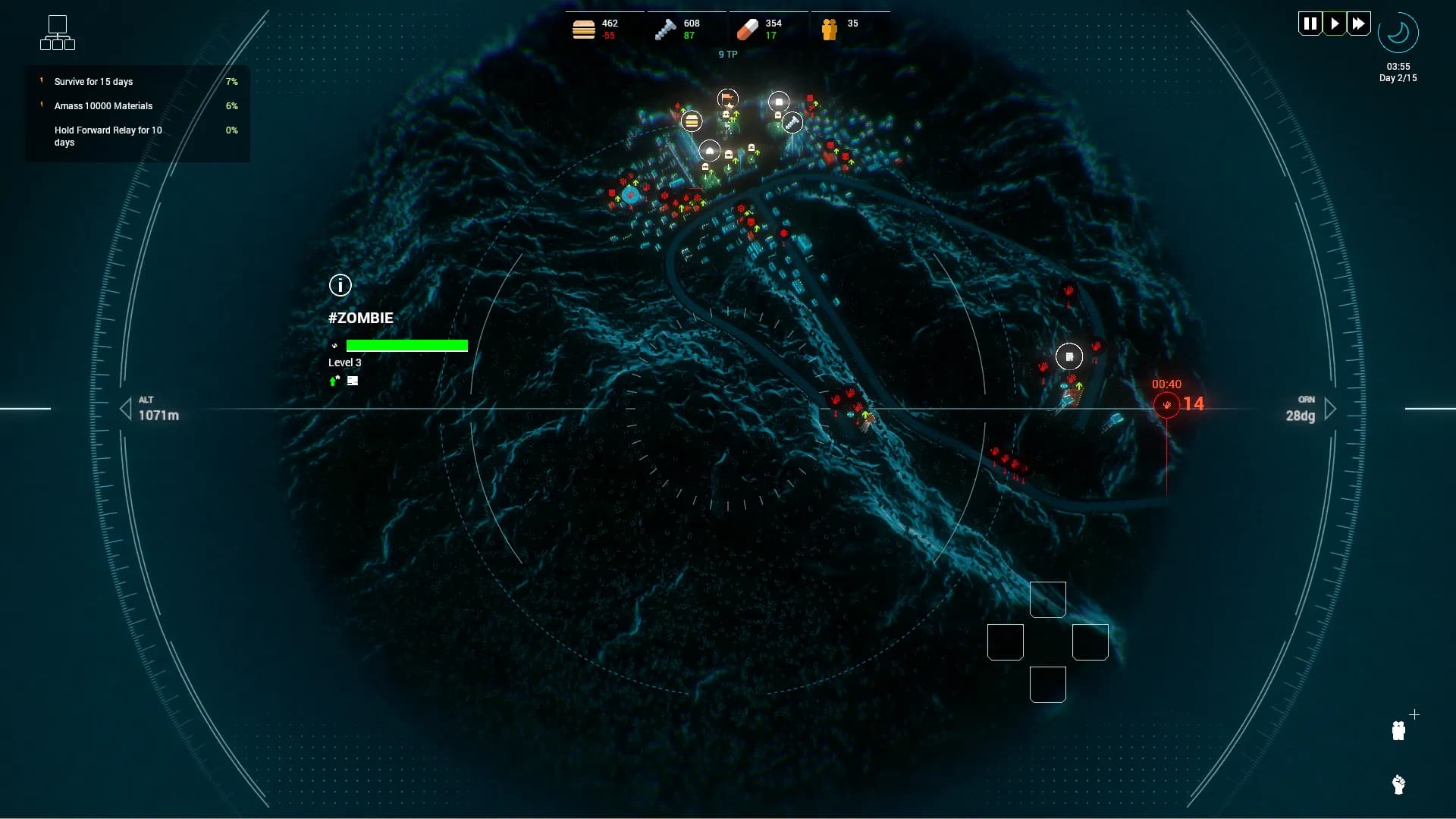Viewport: 1456px width, 819px height.
Task: Select the flag marker on the map settlement
Action: point(726,98)
